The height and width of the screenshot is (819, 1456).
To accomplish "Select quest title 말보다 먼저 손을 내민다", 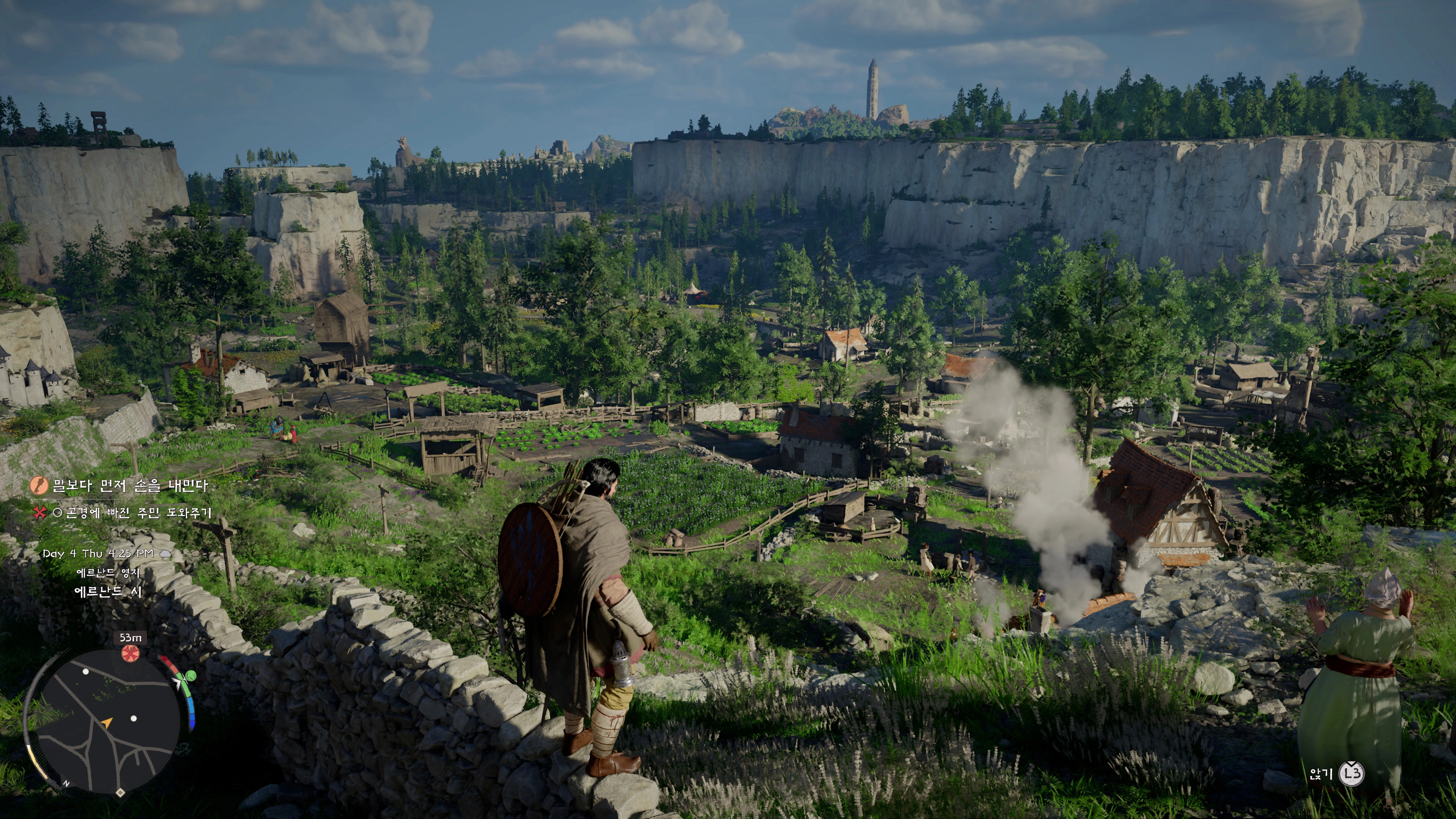I will click(130, 485).
